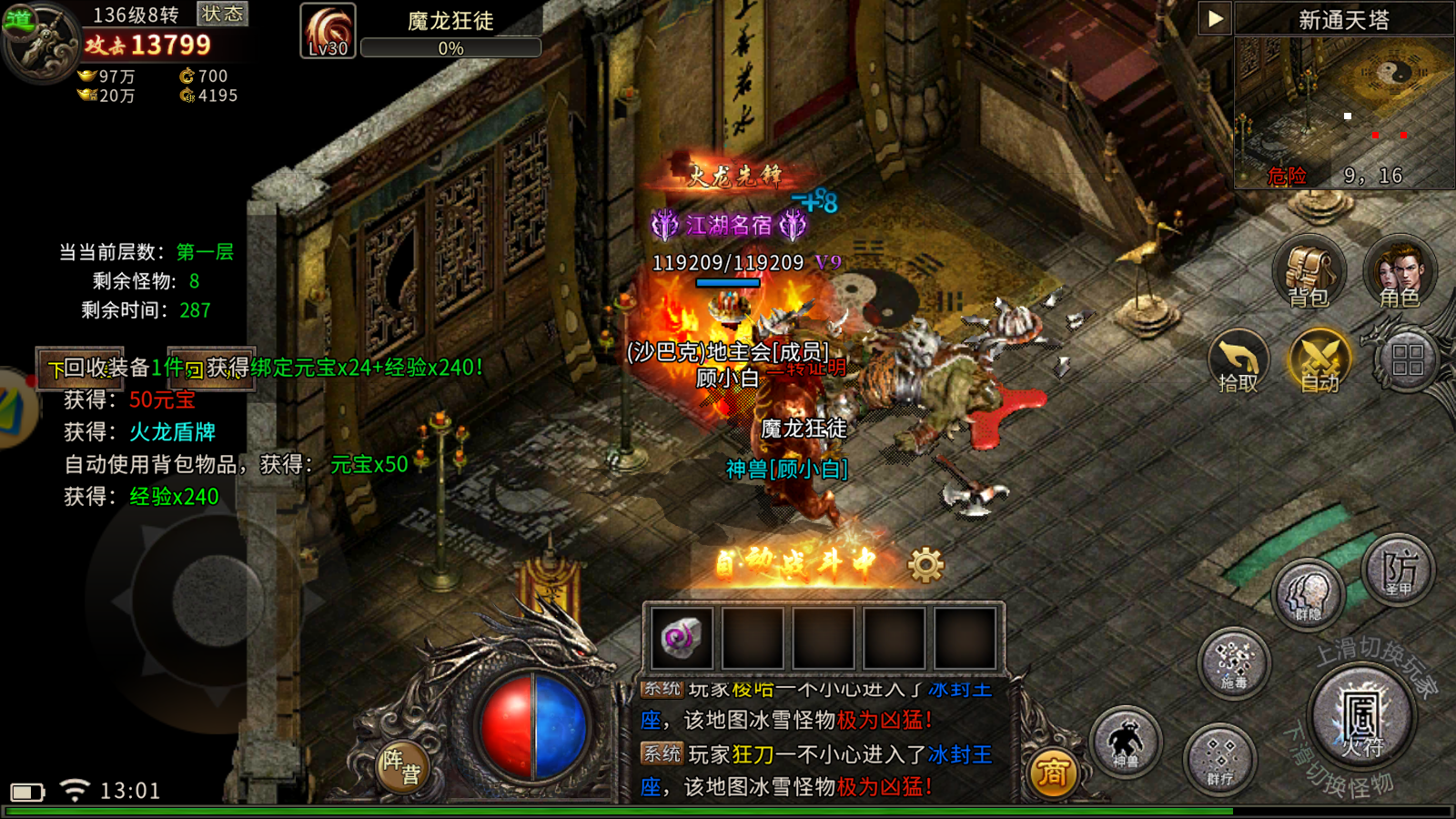
Task: Open the system chat log panel
Action: 817,739
